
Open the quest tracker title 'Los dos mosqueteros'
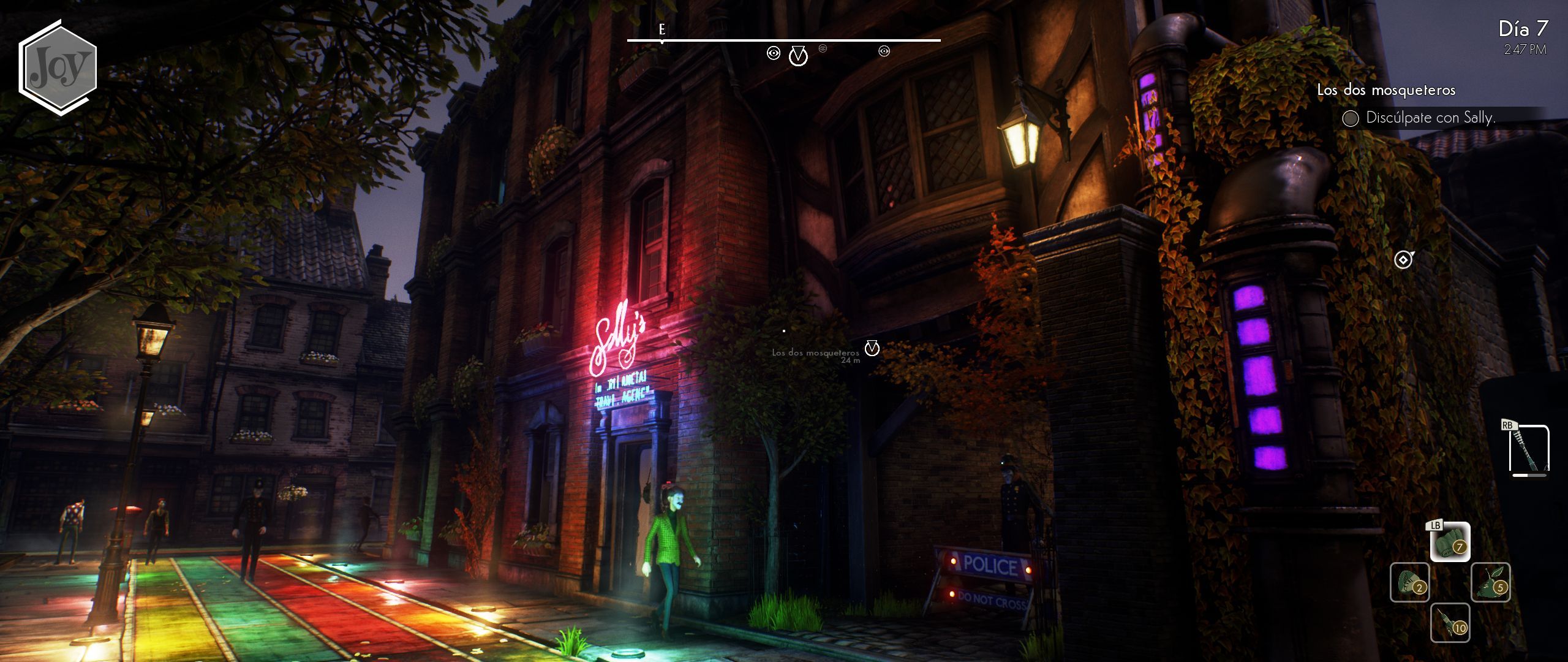[1386, 90]
